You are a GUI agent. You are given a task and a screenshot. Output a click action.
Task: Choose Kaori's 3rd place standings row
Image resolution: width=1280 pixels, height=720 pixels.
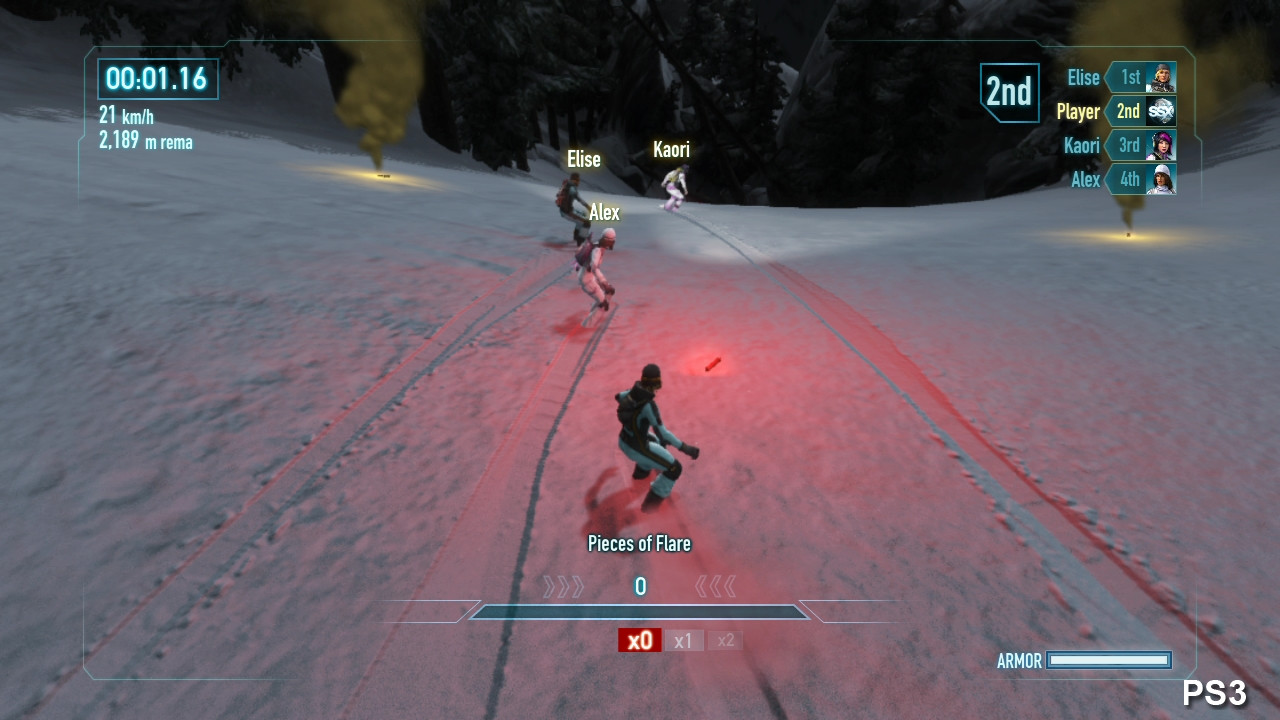click(1119, 145)
